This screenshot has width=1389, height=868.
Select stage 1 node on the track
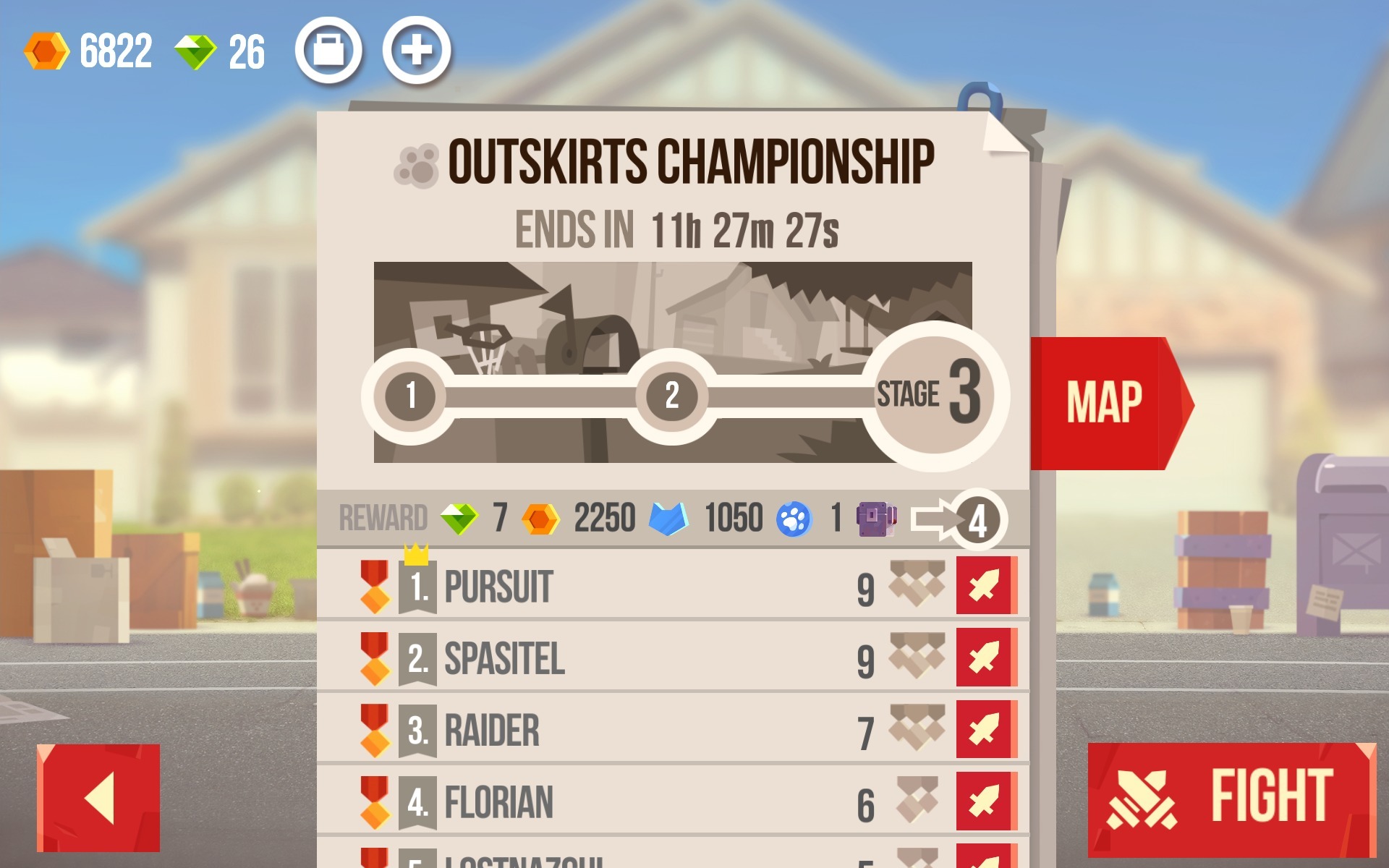click(410, 396)
